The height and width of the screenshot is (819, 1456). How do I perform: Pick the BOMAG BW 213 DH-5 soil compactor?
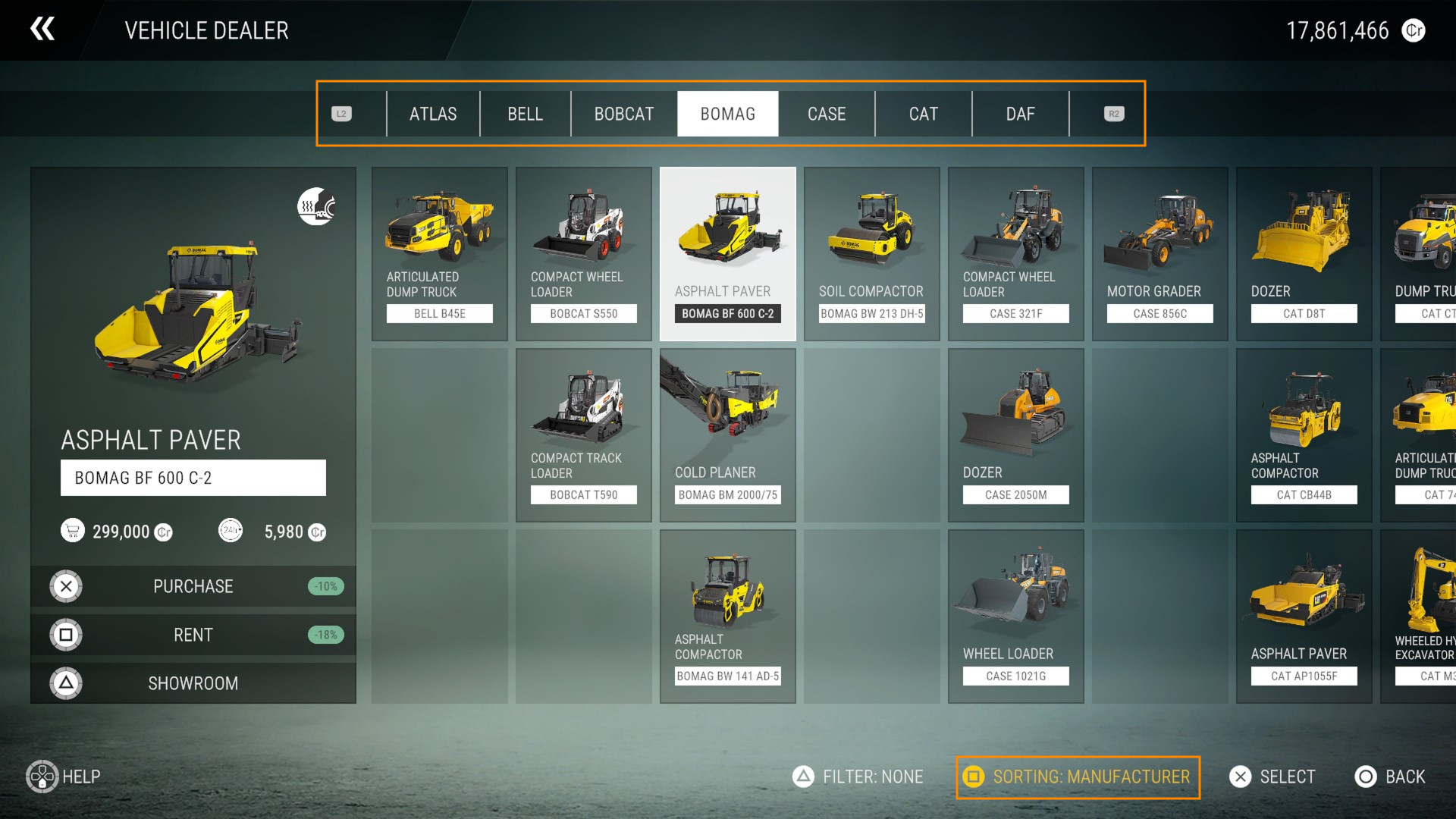pyautogui.click(x=872, y=254)
